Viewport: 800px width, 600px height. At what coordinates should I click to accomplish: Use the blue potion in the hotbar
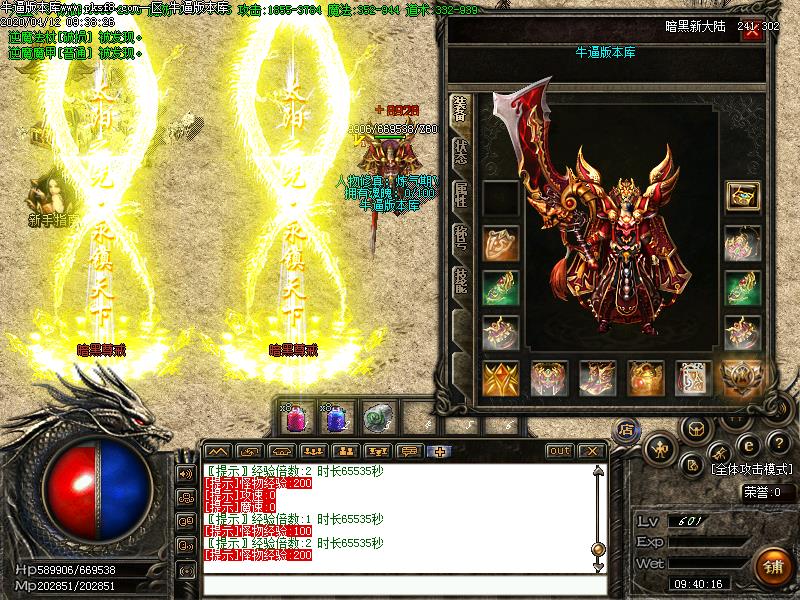click(x=336, y=417)
